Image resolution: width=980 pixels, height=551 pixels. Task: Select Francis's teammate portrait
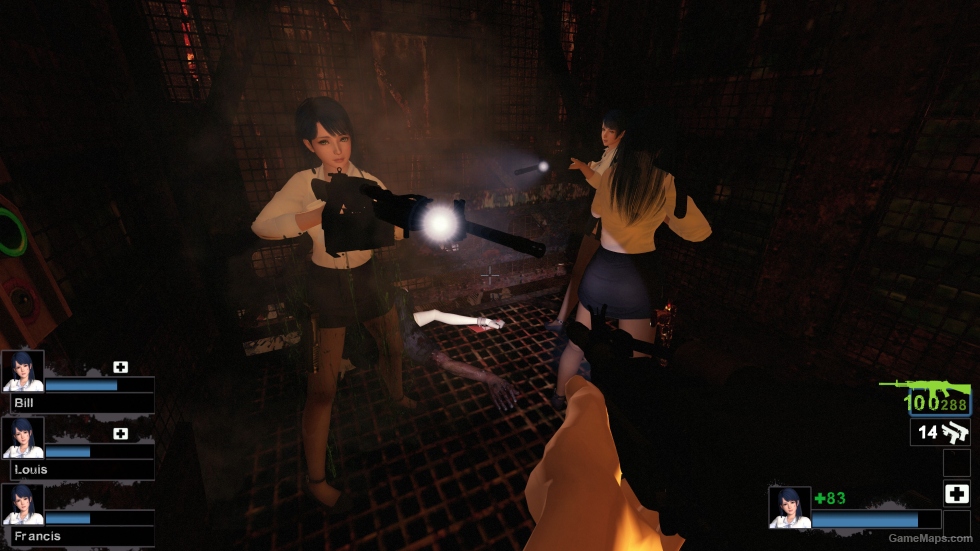(23, 505)
